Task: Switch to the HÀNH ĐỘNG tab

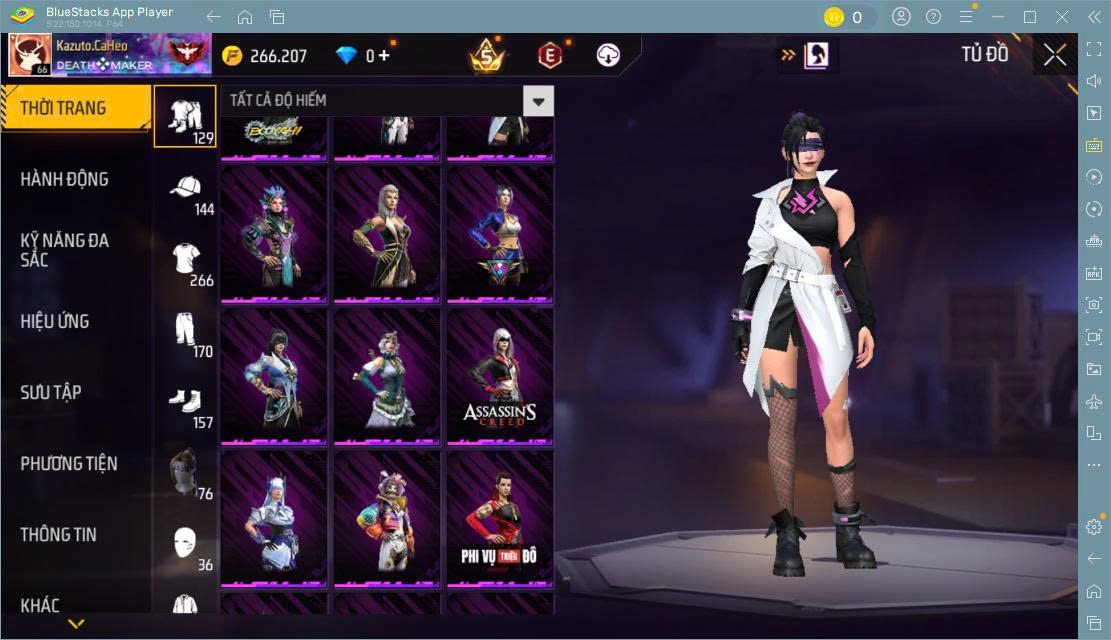Action: pyautogui.click(x=65, y=179)
